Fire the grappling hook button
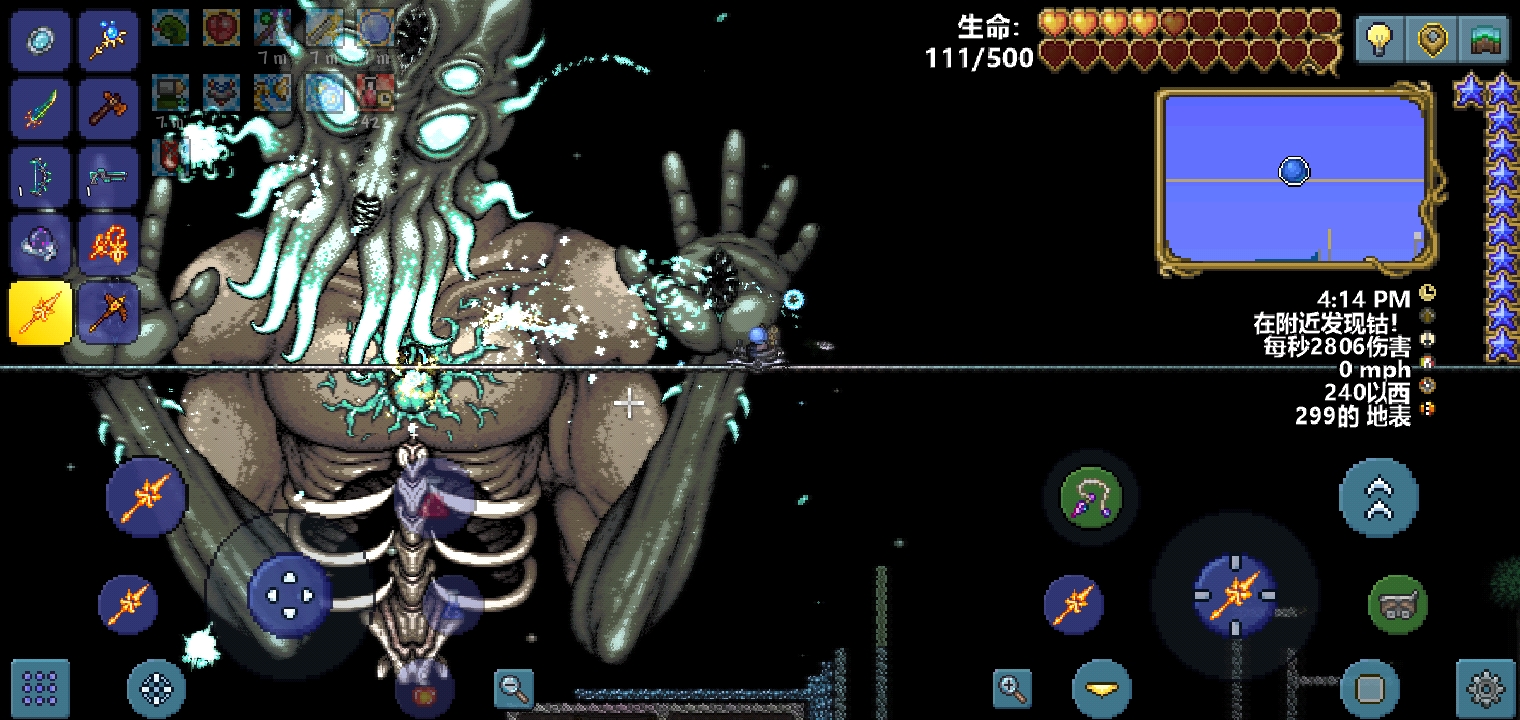This screenshot has width=1520, height=720. click(1090, 497)
